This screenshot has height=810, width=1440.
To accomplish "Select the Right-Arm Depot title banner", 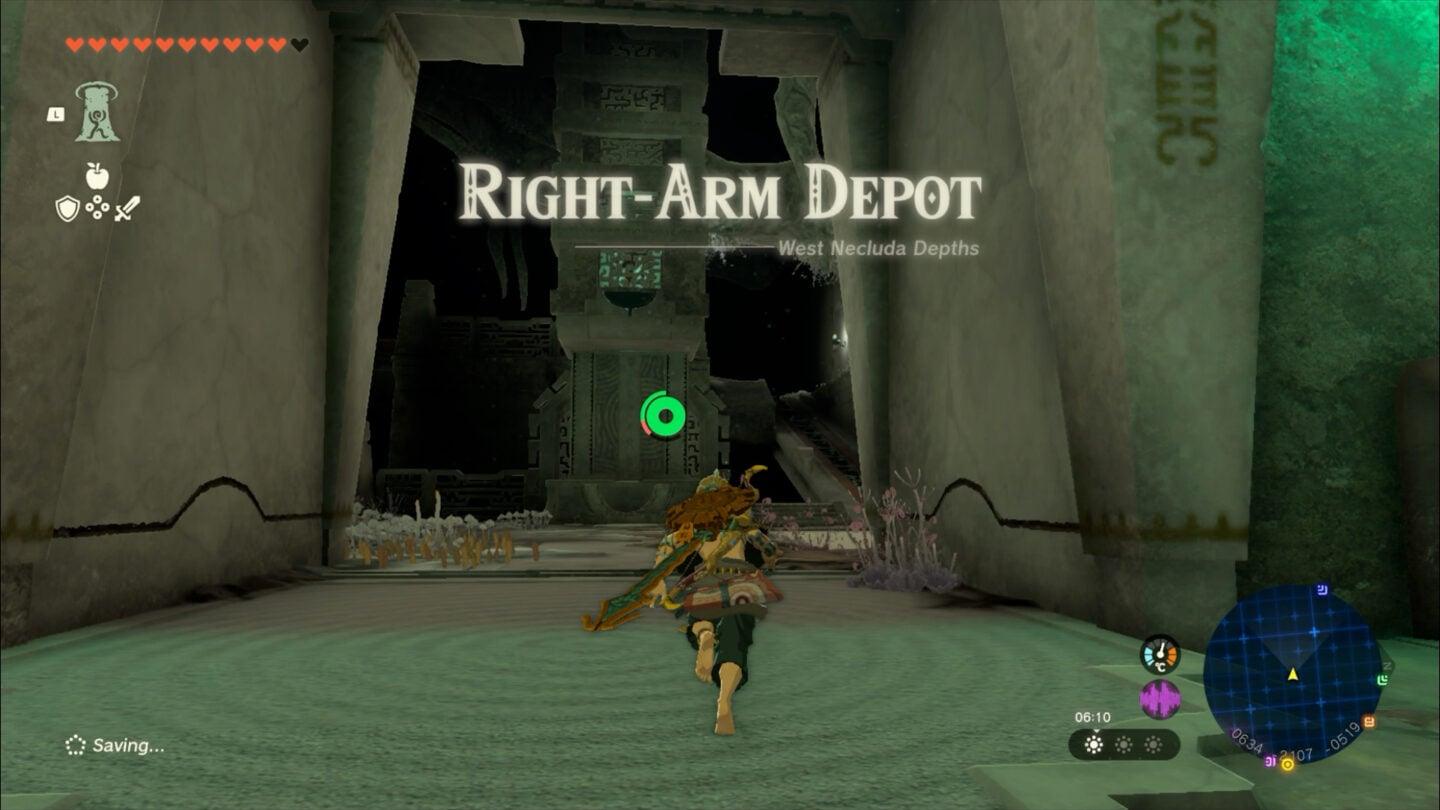I will click(x=720, y=191).
